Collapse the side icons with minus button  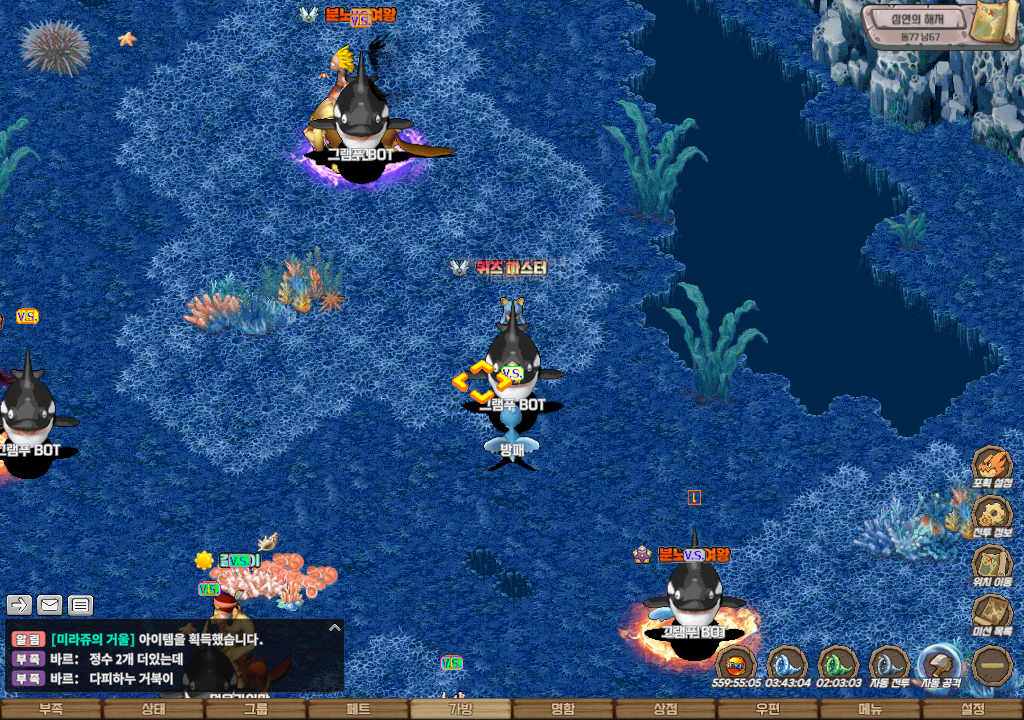tap(993, 665)
